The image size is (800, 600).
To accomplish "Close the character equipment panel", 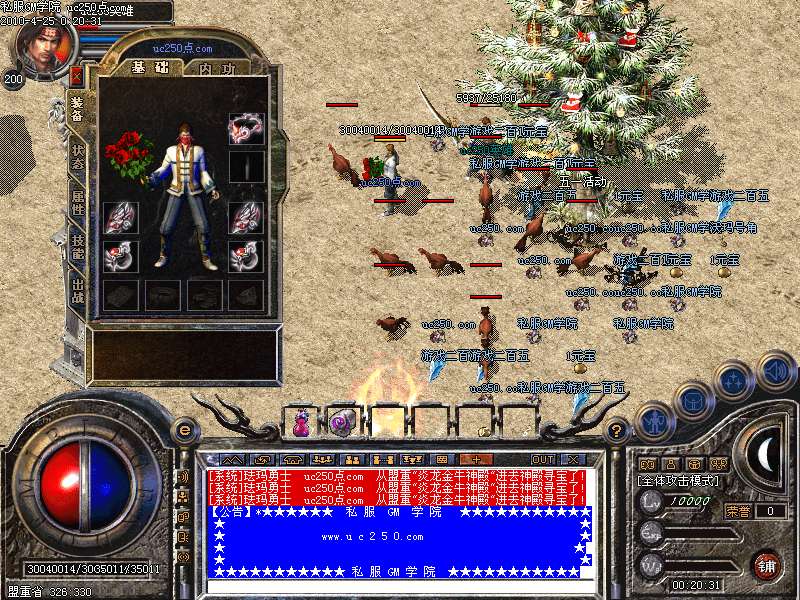I will [76, 75].
